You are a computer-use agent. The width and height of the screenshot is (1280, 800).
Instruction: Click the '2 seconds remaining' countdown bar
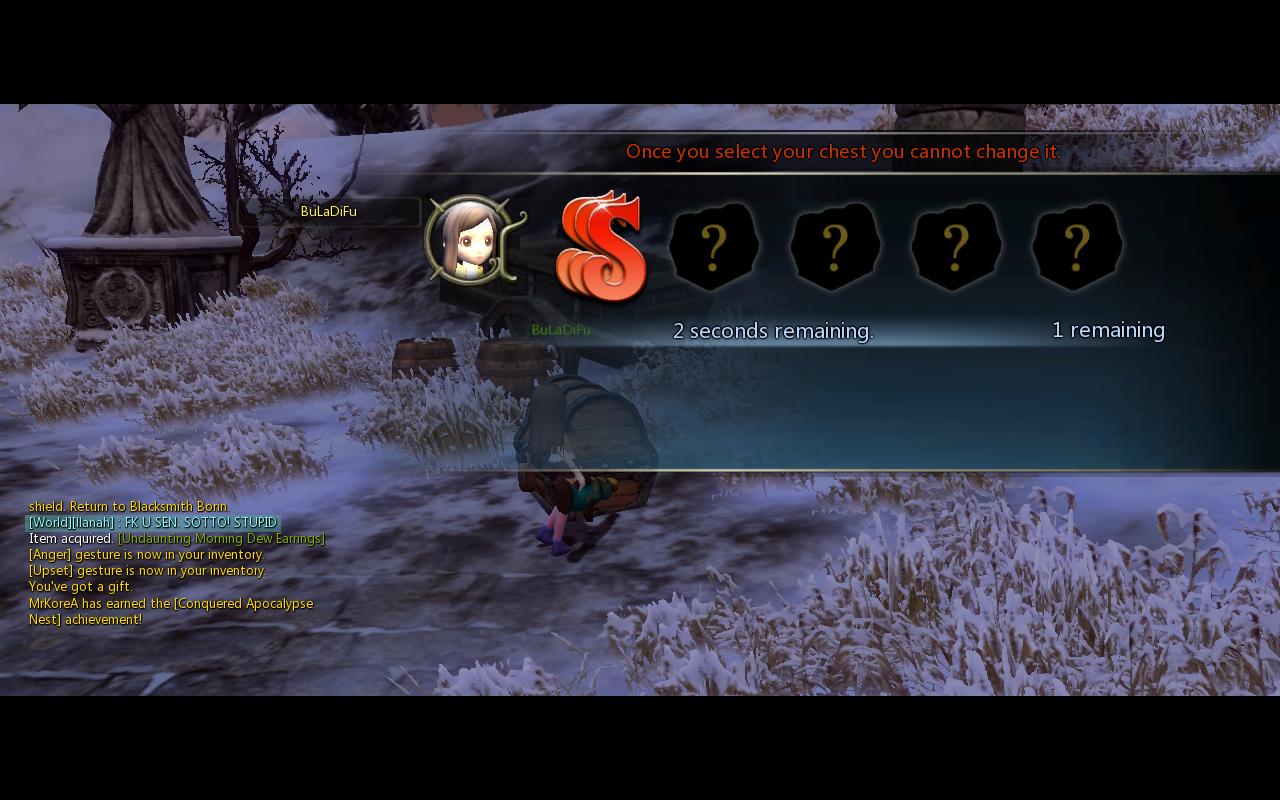point(771,330)
